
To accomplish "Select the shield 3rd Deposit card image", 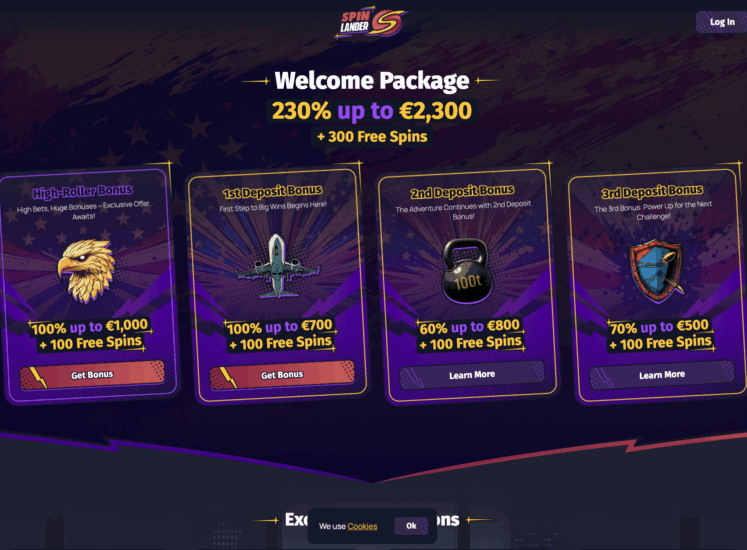I will tap(657, 268).
